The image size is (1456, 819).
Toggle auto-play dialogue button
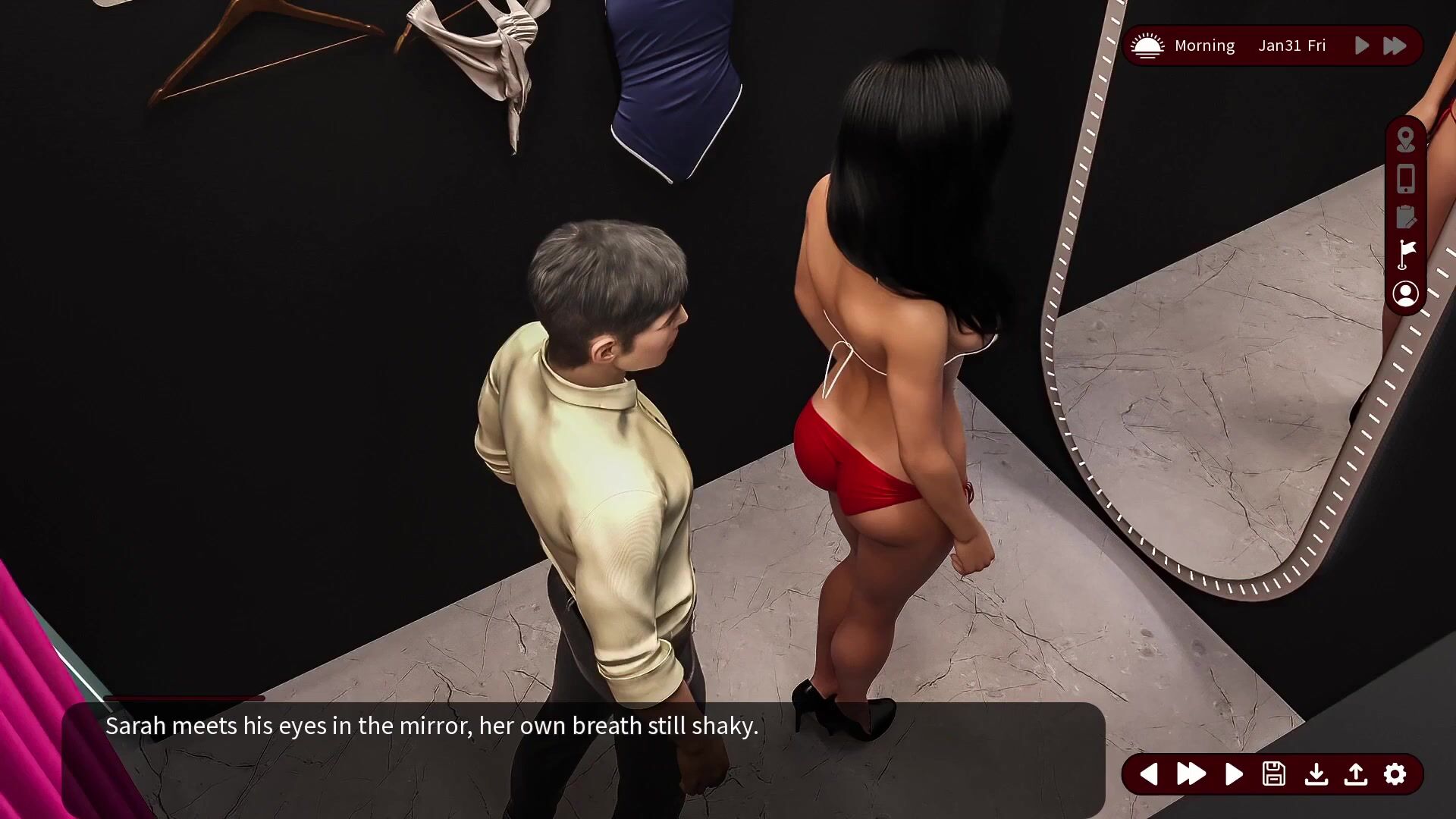click(x=1234, y=774)
